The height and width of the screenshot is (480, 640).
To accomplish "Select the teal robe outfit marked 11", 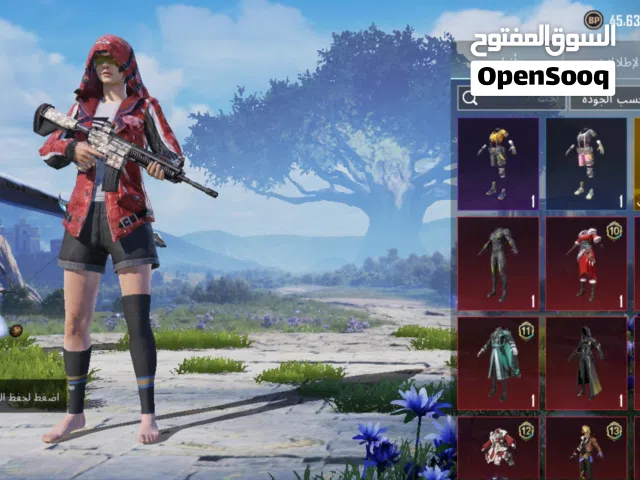I will click(498, 363).
